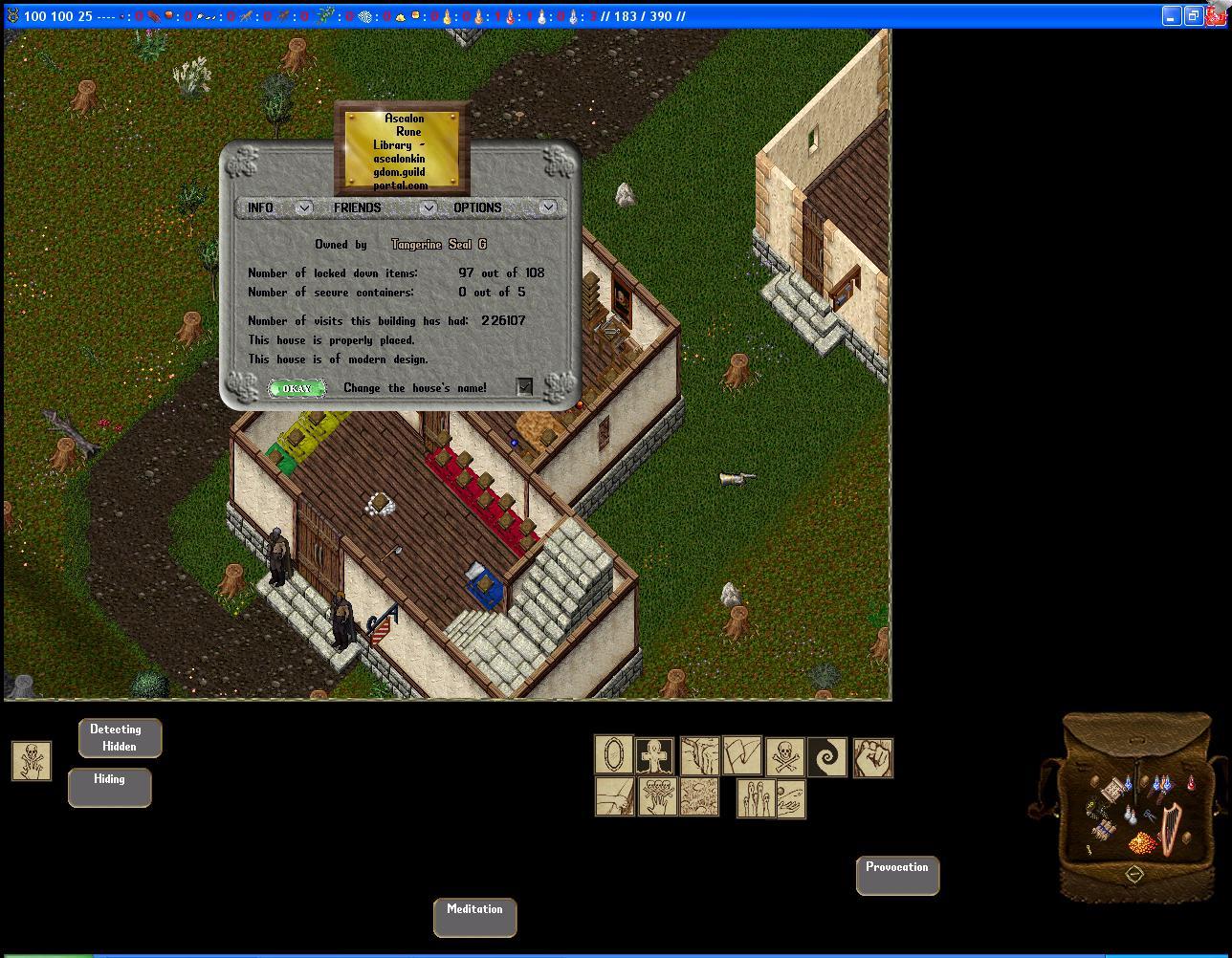This screenshot has width=1232, height=958.
Task: Select the red potion in the backpack
Action: coord(1191,784)
